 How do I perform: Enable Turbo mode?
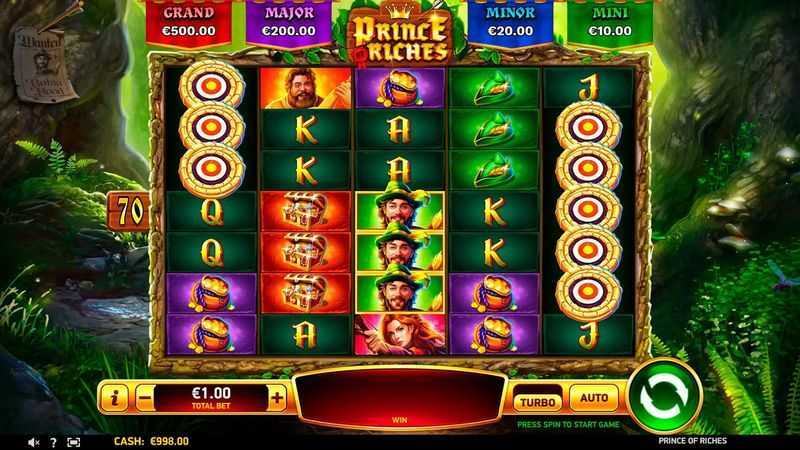click(x=537, y=400)
